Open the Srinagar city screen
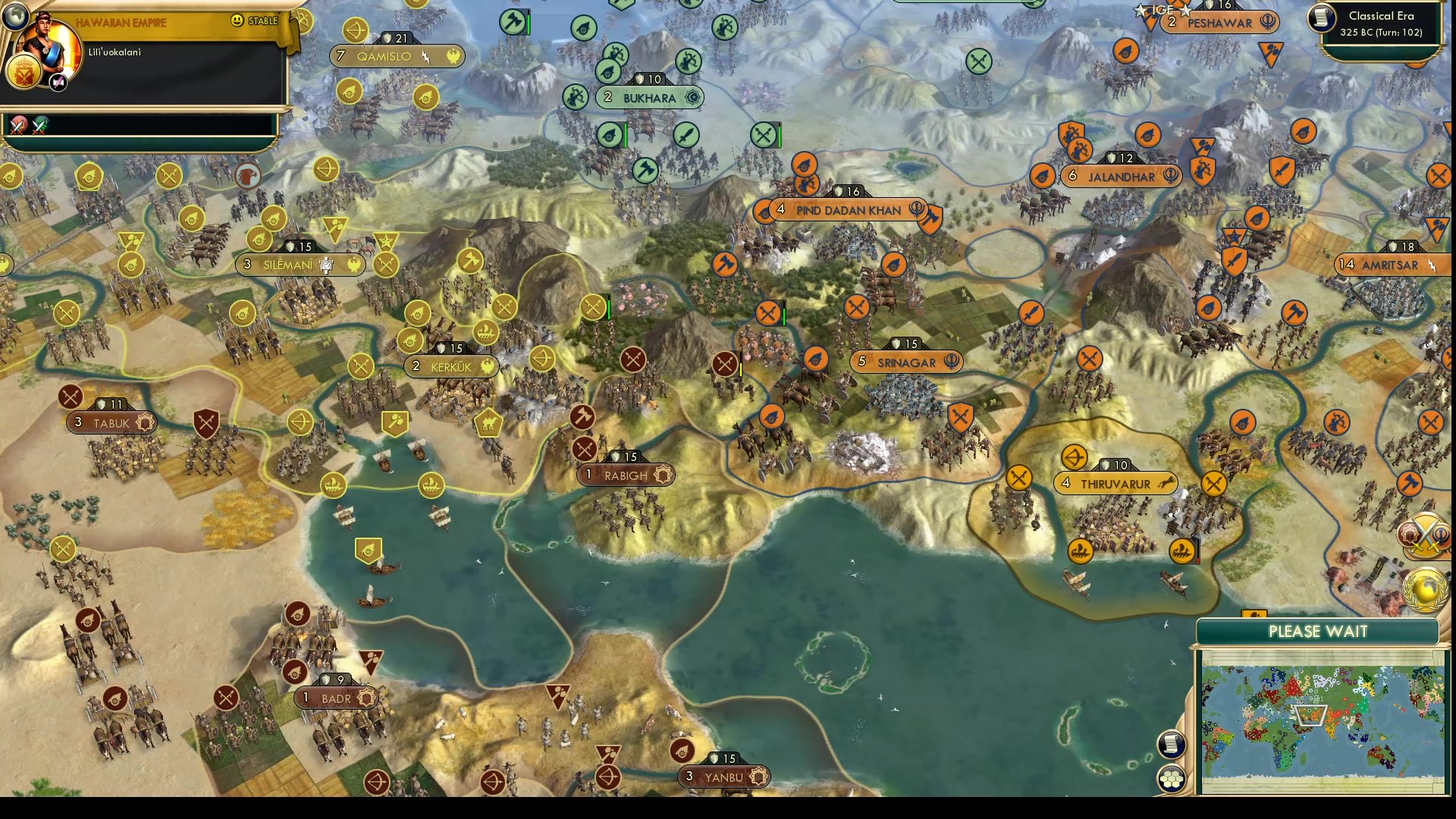Image resolution: width=1456 pixels, height=819 pixels. click(904, 362)
